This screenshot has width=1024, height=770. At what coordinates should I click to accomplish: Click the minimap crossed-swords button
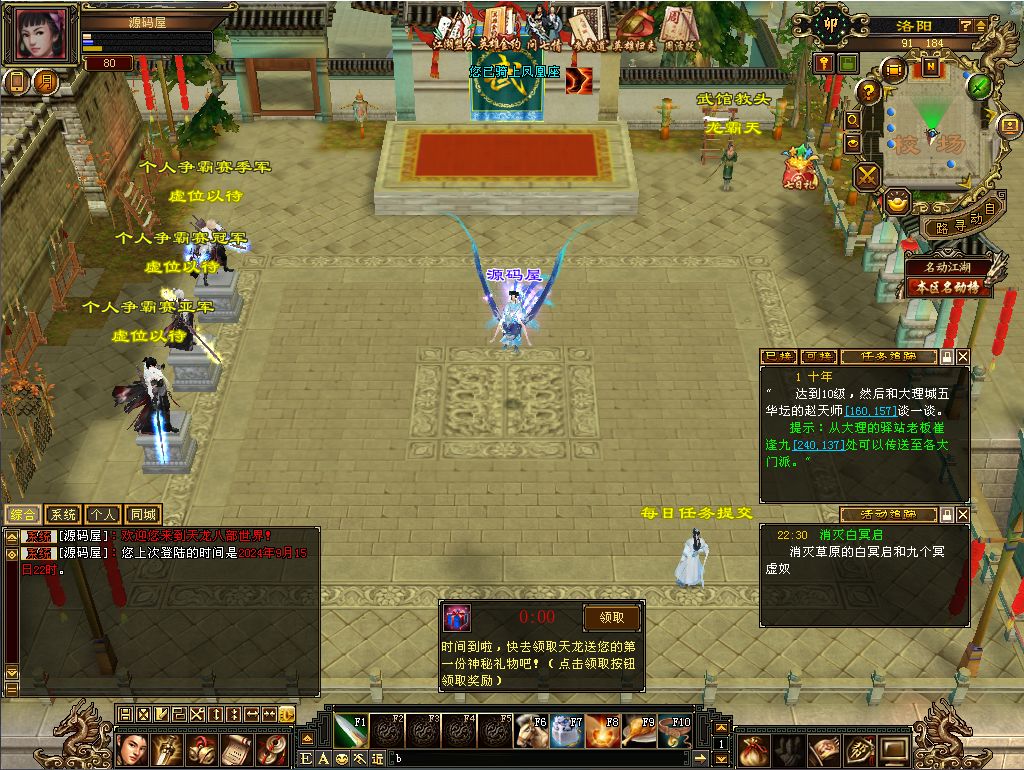tap(866, 175)
